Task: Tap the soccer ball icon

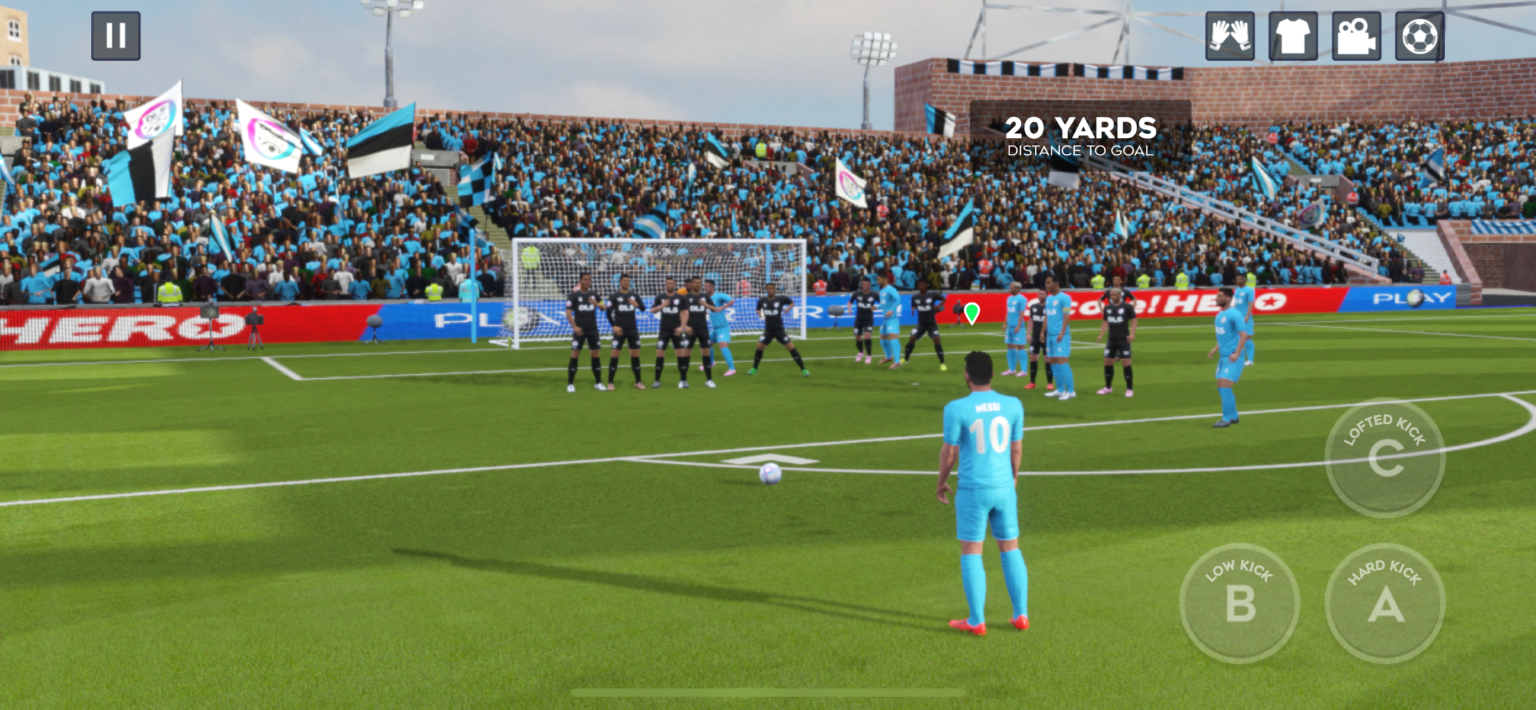Action: pos(1419,36)
